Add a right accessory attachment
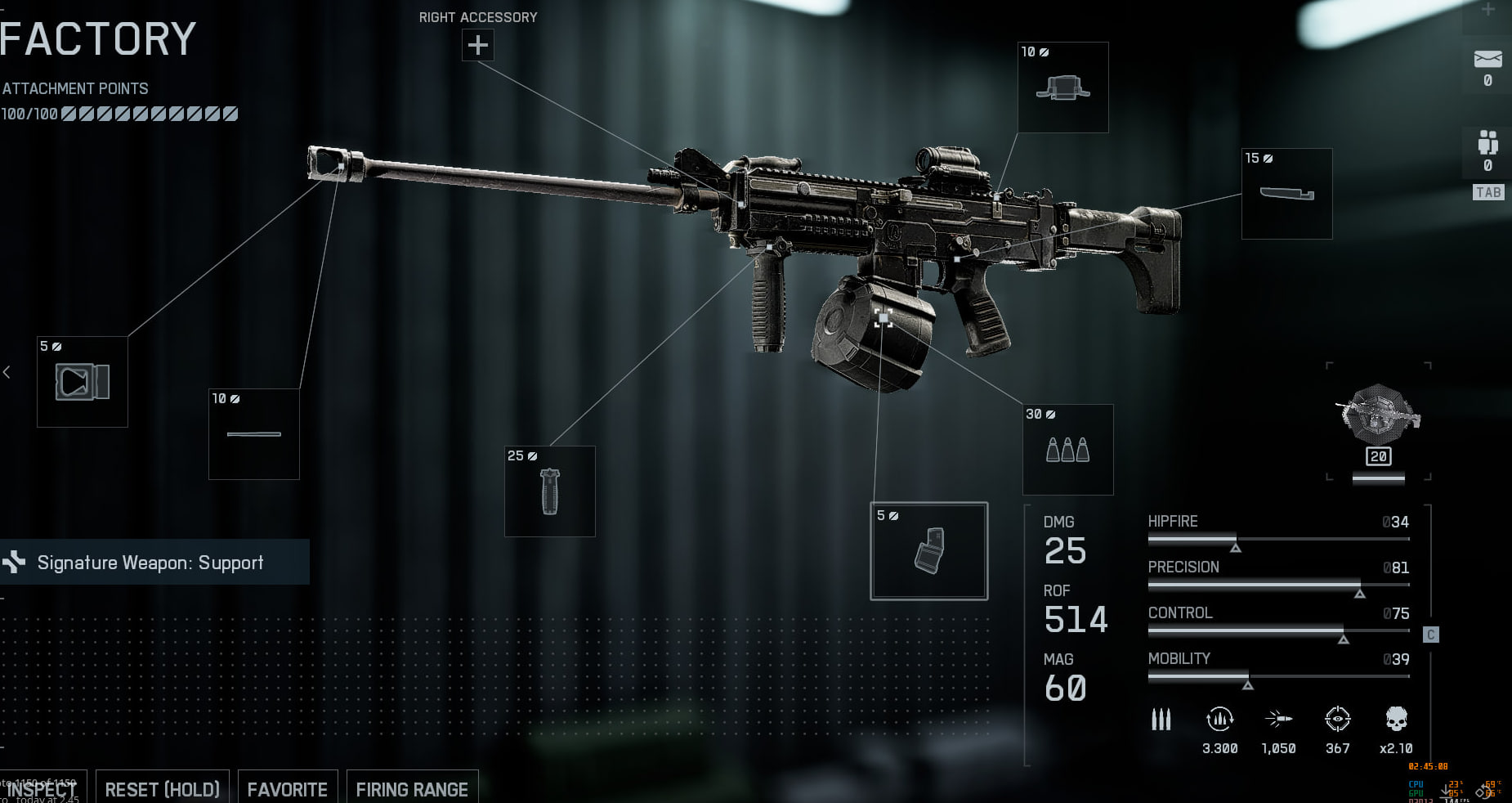This screenshot has height=803, width=1512. [478, 44]
